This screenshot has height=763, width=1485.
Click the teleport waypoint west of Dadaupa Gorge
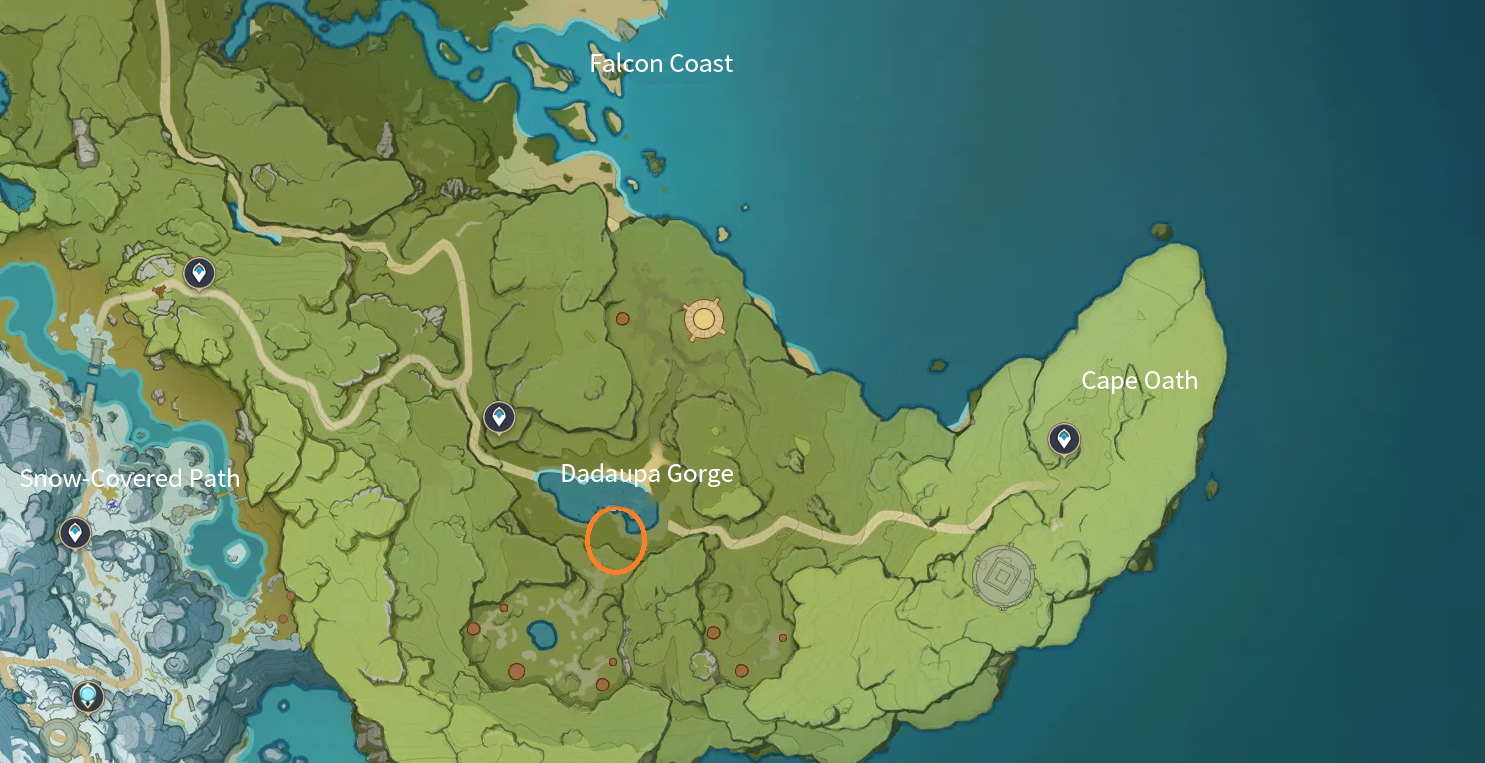tap(498, 416)
